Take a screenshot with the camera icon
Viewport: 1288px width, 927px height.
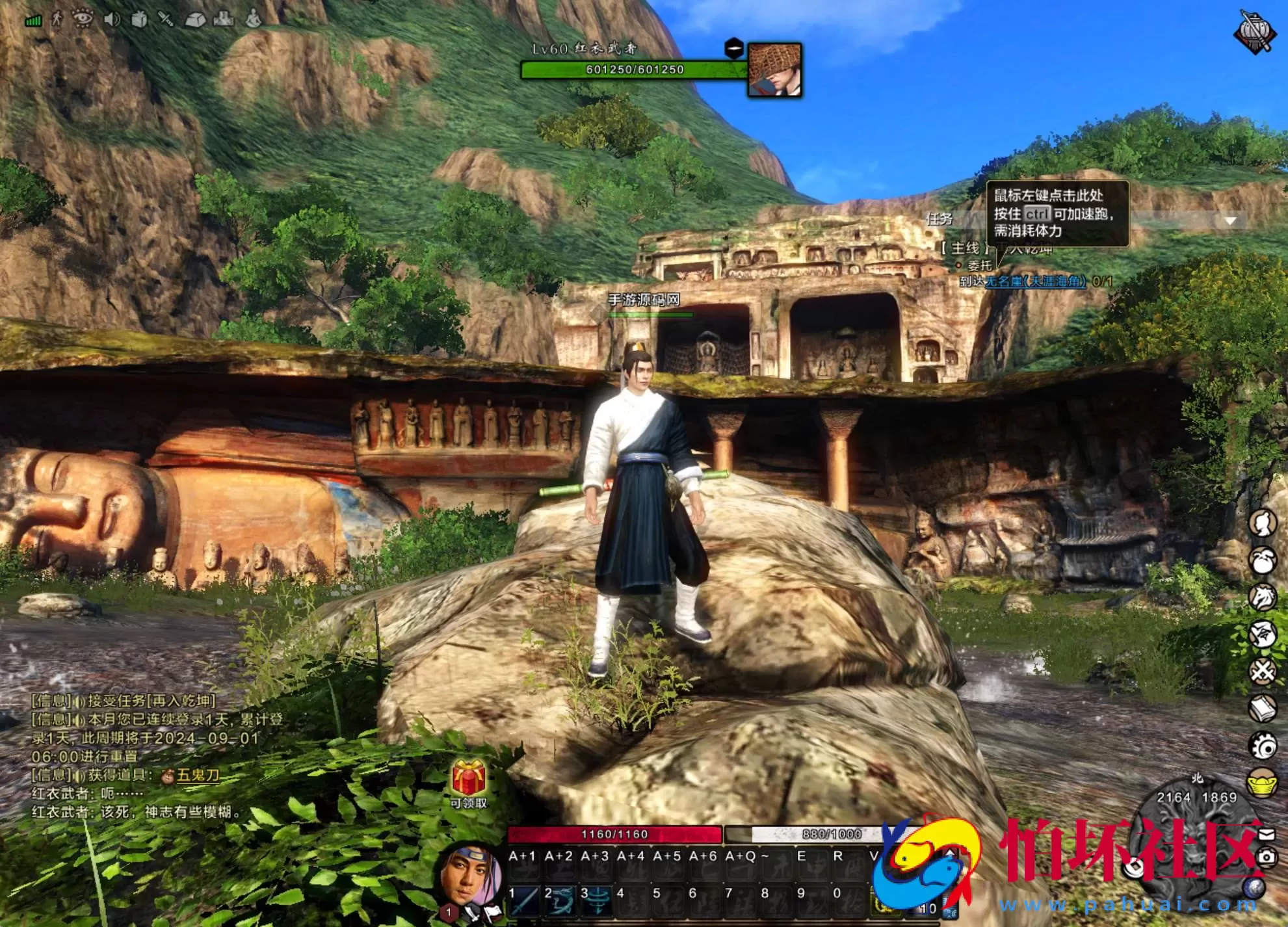pyautogui.click(x=1267, y=857)
